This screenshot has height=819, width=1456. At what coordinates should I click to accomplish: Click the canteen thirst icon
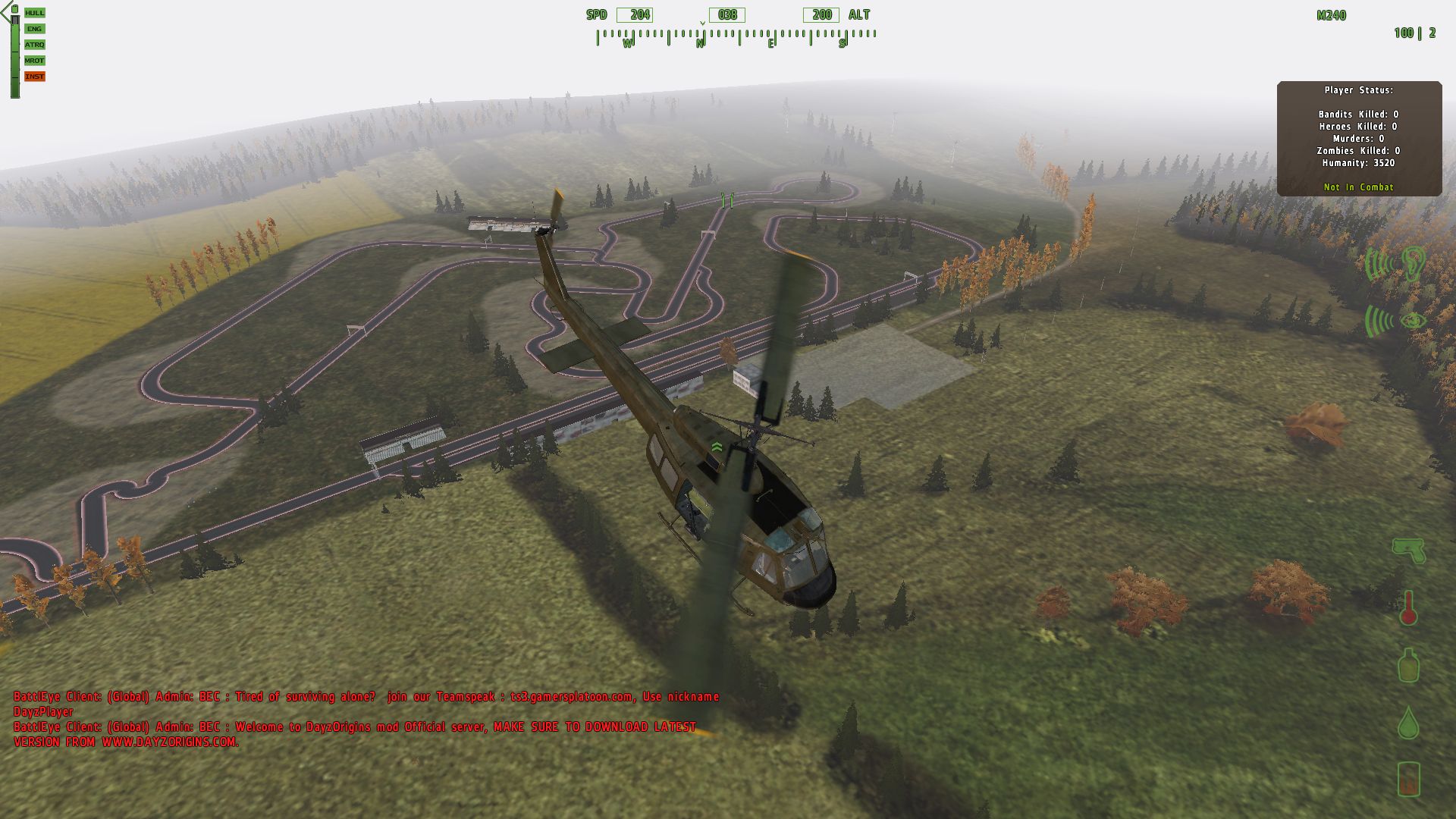point(1408,665)
